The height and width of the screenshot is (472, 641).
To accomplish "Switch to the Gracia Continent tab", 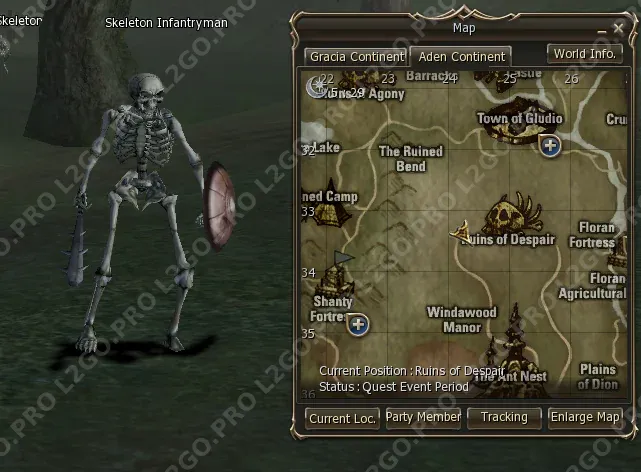I will tap(355, 57).
